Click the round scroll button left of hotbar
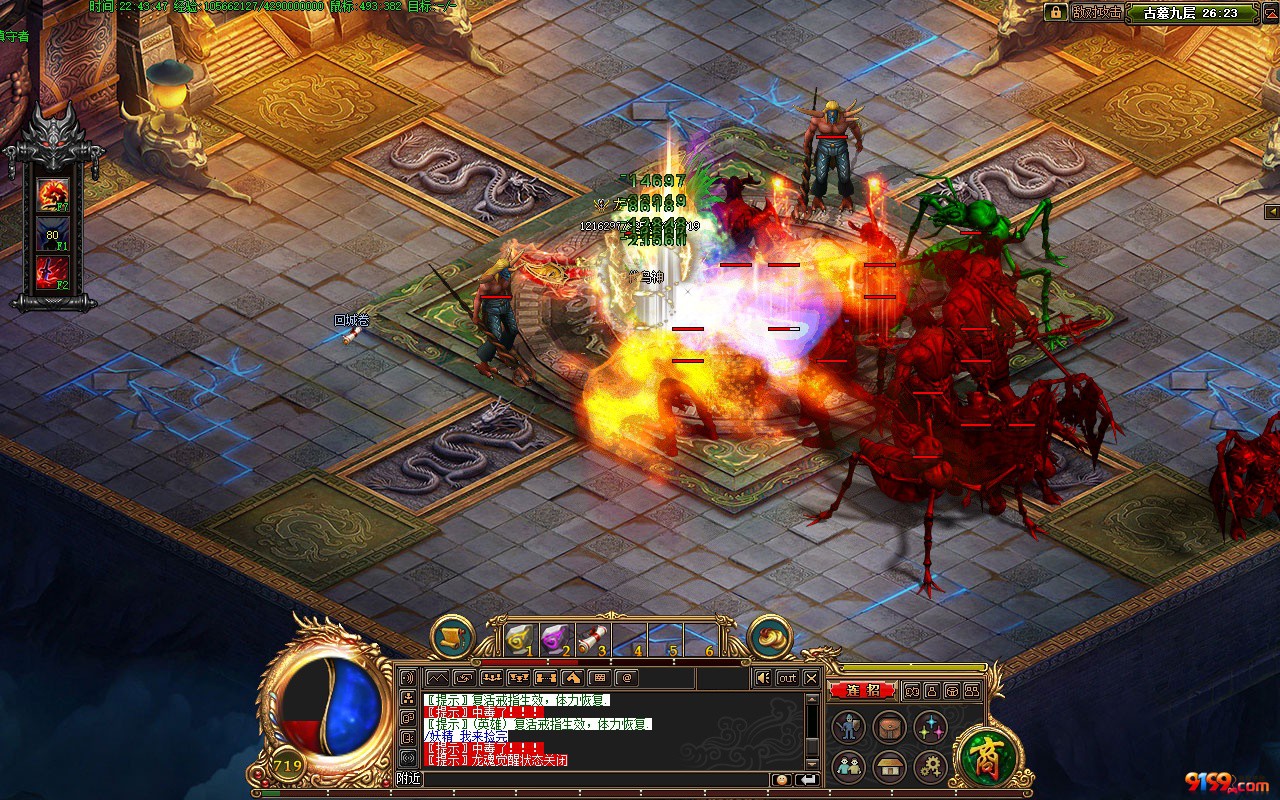Image resolution: width=1280 pixels, height=800 pixels. 452,636
